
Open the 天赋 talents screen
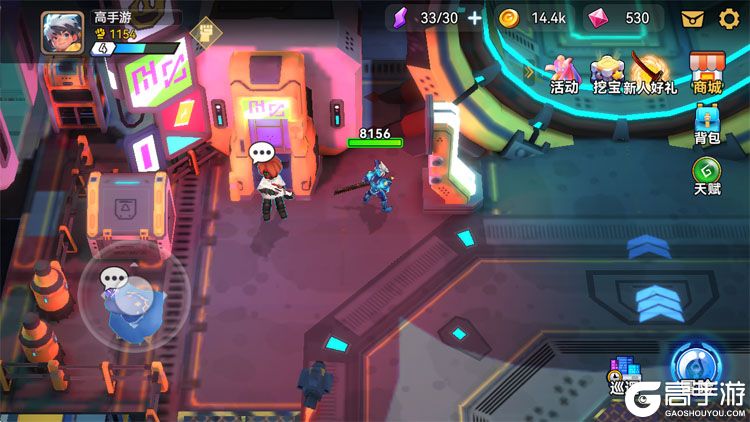[707, 176]
